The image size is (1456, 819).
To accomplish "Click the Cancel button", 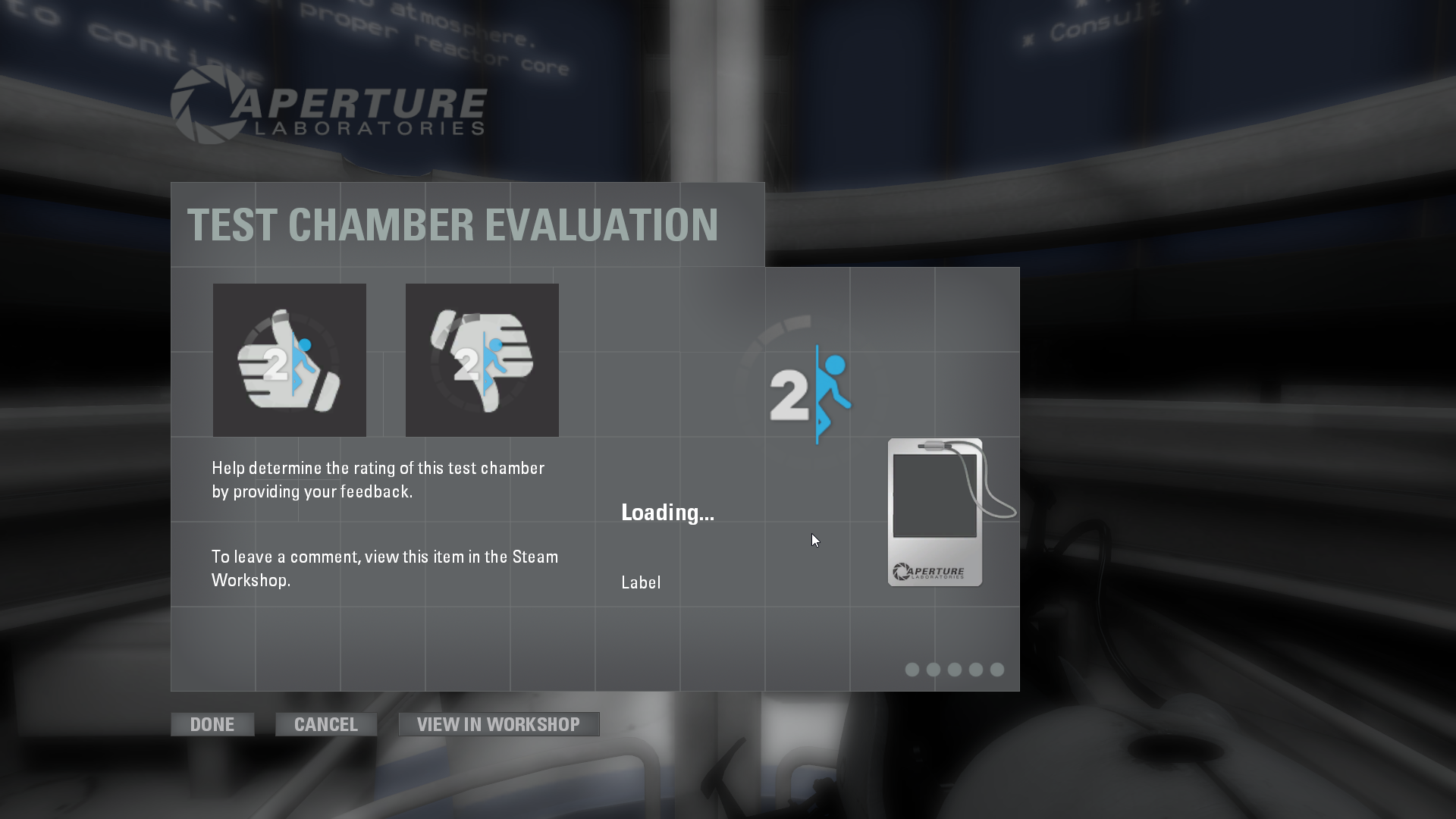I will pos(325,723).
